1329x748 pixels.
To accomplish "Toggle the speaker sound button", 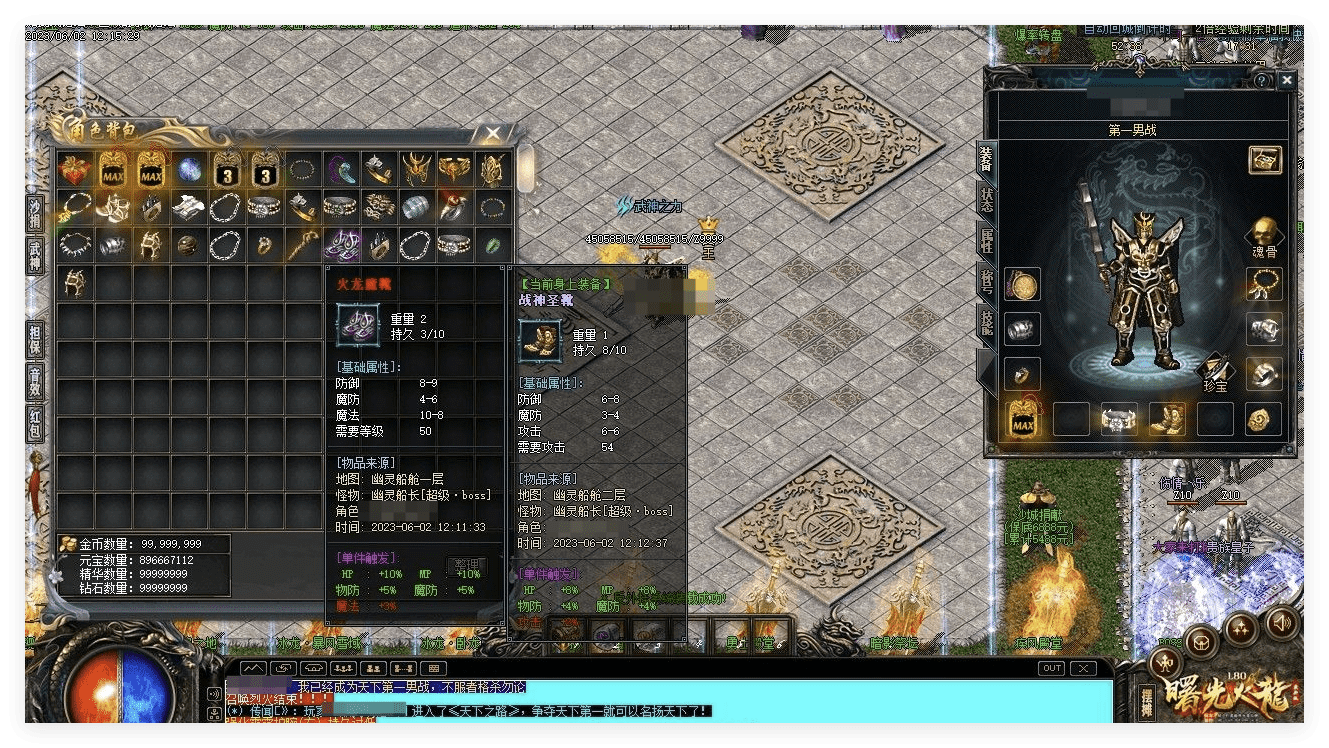I will click(x=1281, y=622).
